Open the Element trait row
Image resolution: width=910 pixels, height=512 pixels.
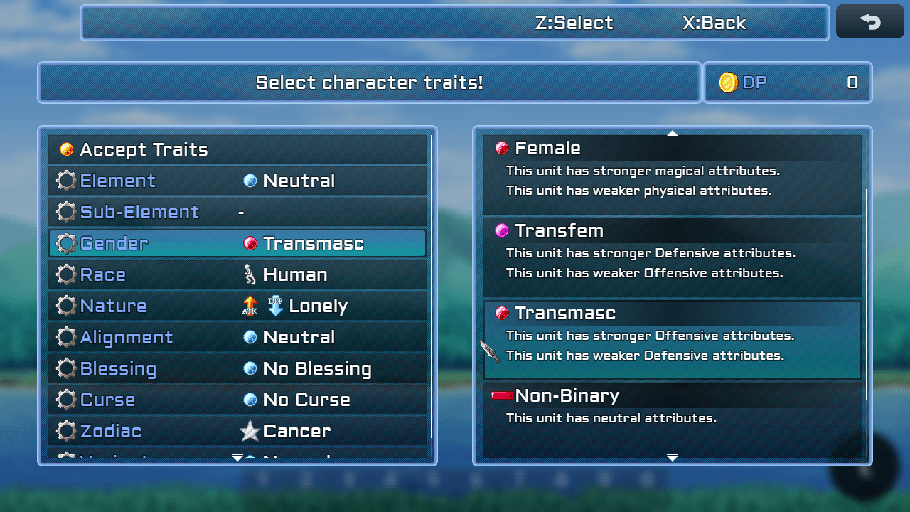click(x=237, y=181)
